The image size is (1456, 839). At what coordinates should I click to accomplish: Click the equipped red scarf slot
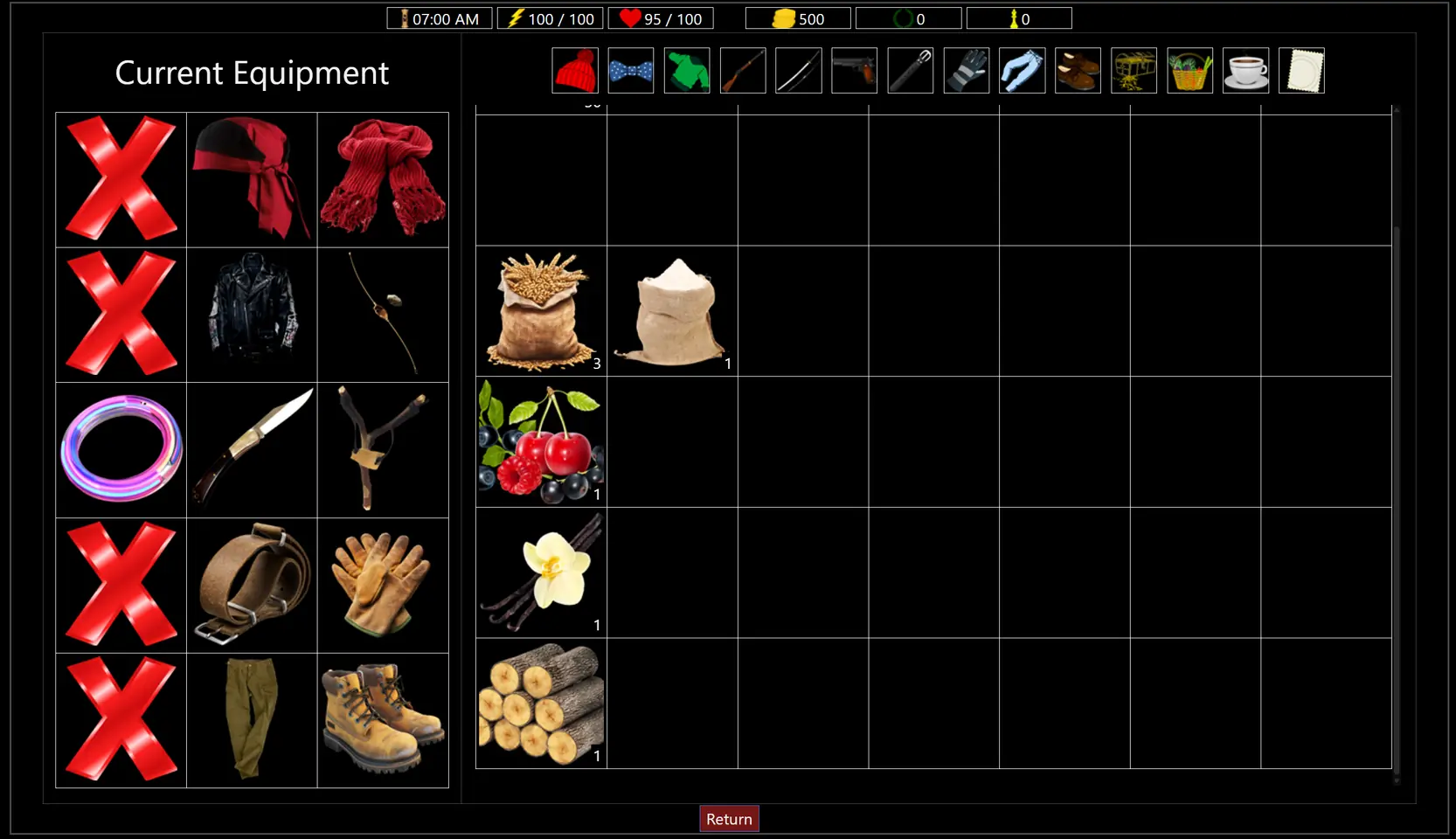coord(383,179)
